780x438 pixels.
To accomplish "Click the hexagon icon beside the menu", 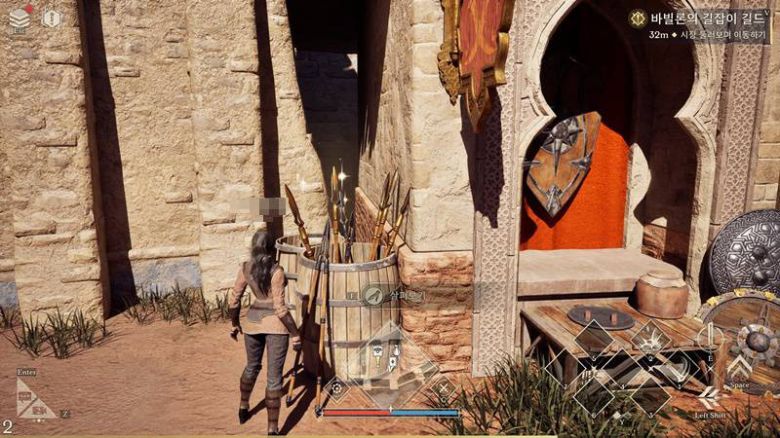I will tap(52, 18).
